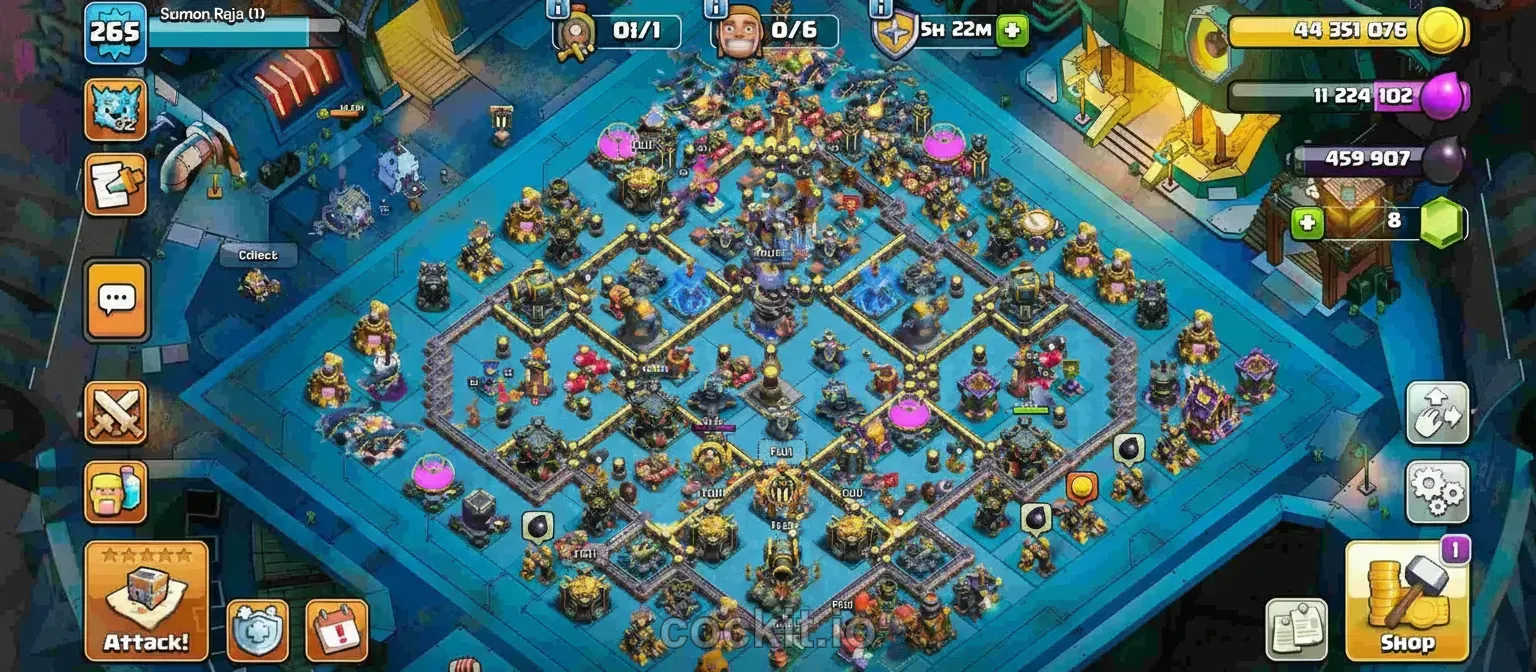Open the player profile level 265 badge
1536x672 pixels.
(x=116, y=32)
